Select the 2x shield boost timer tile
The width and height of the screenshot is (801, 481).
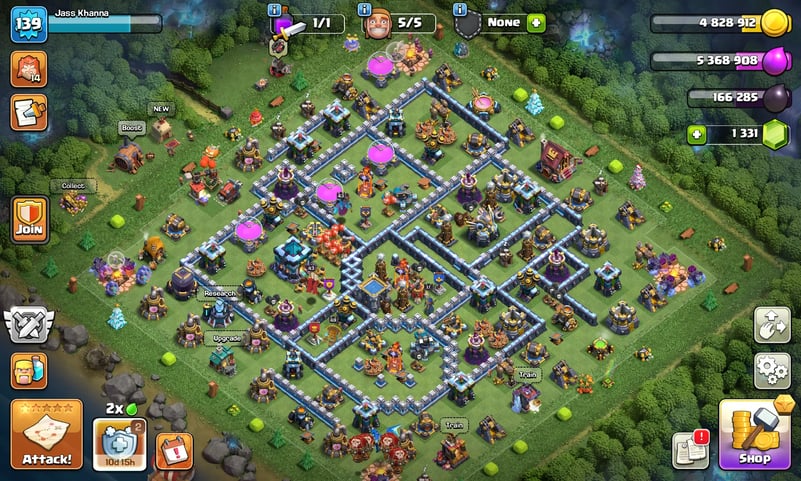[x=119, y=442]
